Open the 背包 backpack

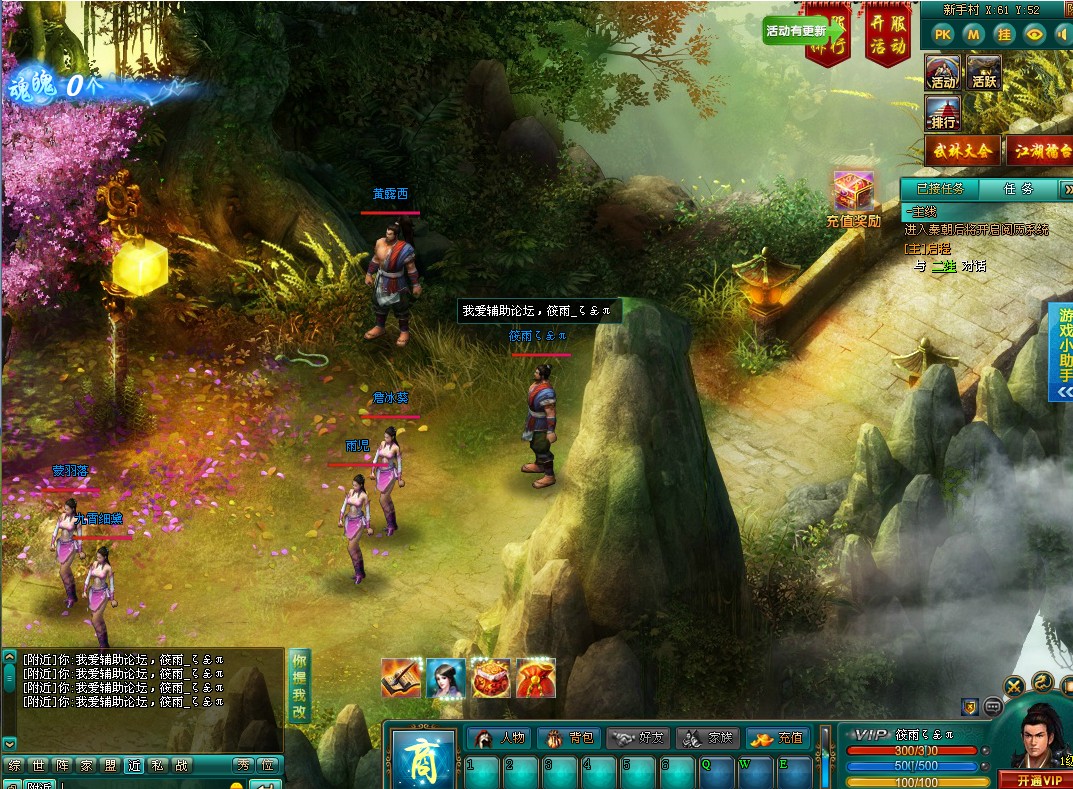[x=569, y=738]
